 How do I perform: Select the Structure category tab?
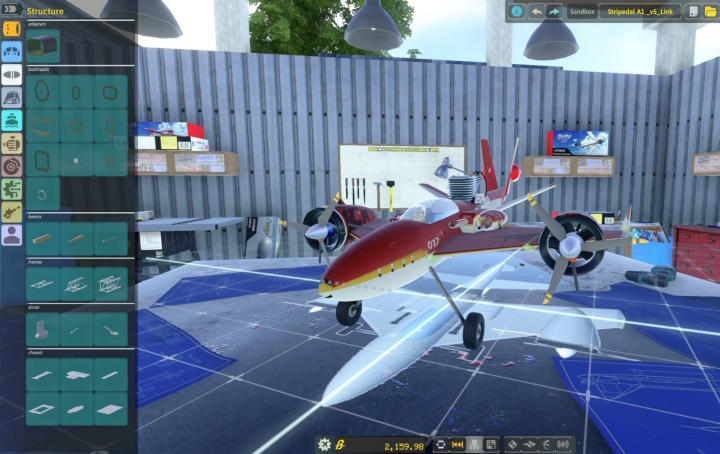pos(12,29)
